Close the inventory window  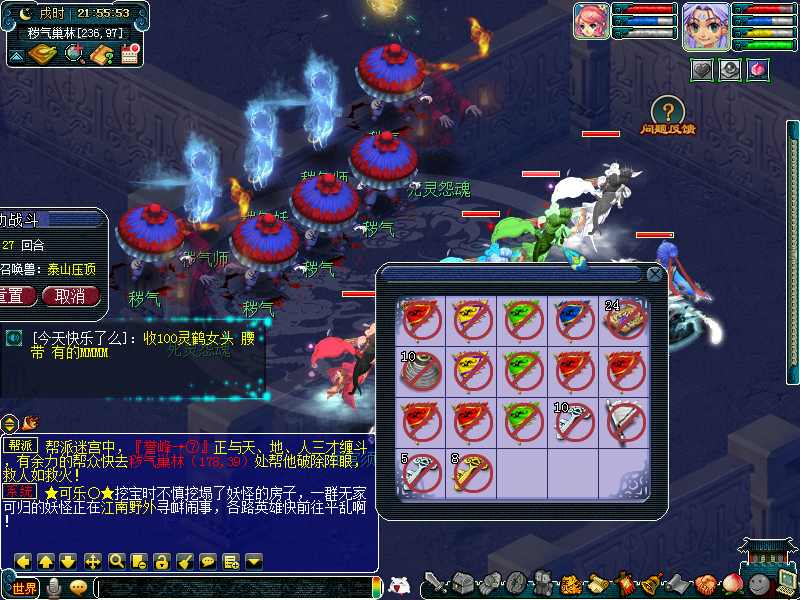tap(654, 273)
